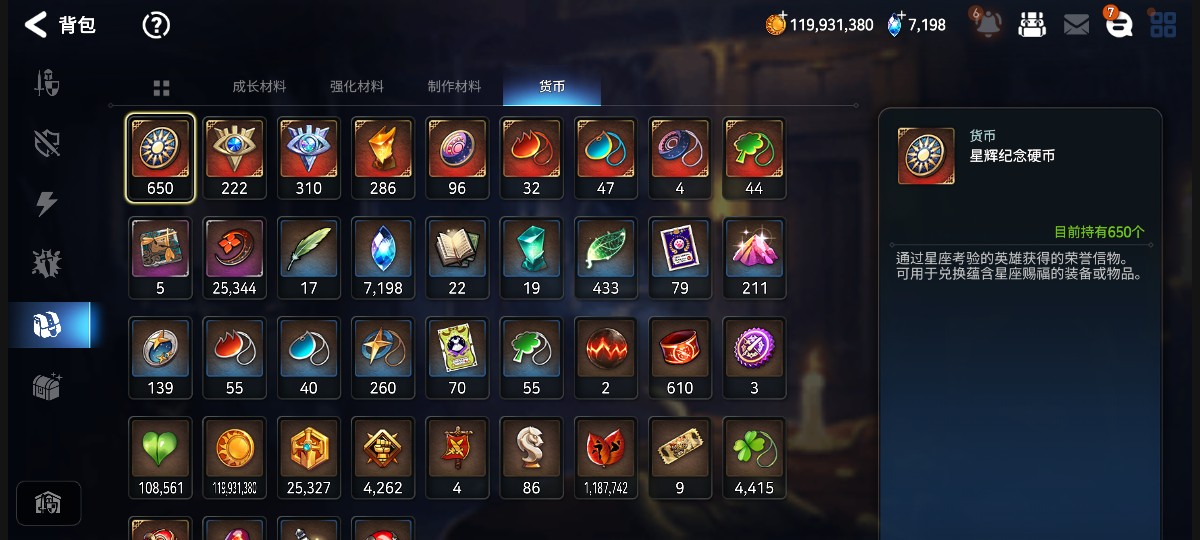Open the four-square main menu icon
Image resolution: width=1200 pixels, height=540 pixels.
(x=1163, y=25)
